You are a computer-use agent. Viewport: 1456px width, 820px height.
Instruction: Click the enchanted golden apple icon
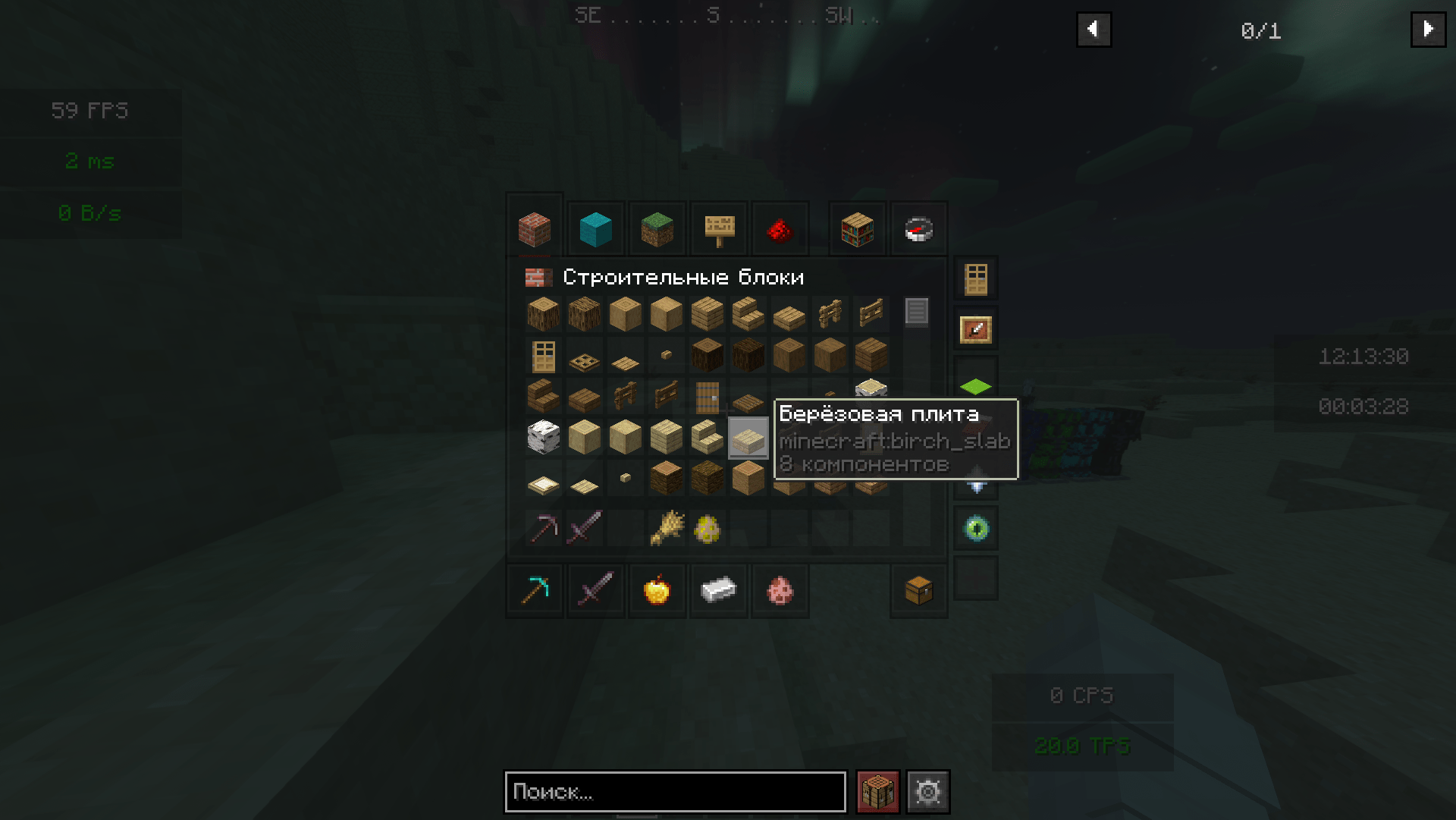(657, 591)
